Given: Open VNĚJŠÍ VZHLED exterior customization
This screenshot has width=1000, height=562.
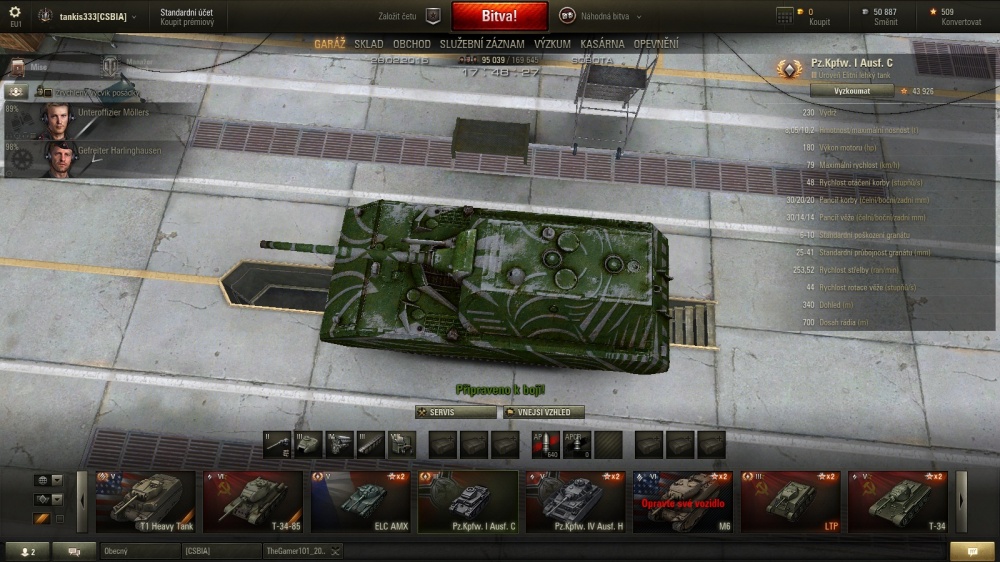Looking at the screenshot, I should click(543, 412).
